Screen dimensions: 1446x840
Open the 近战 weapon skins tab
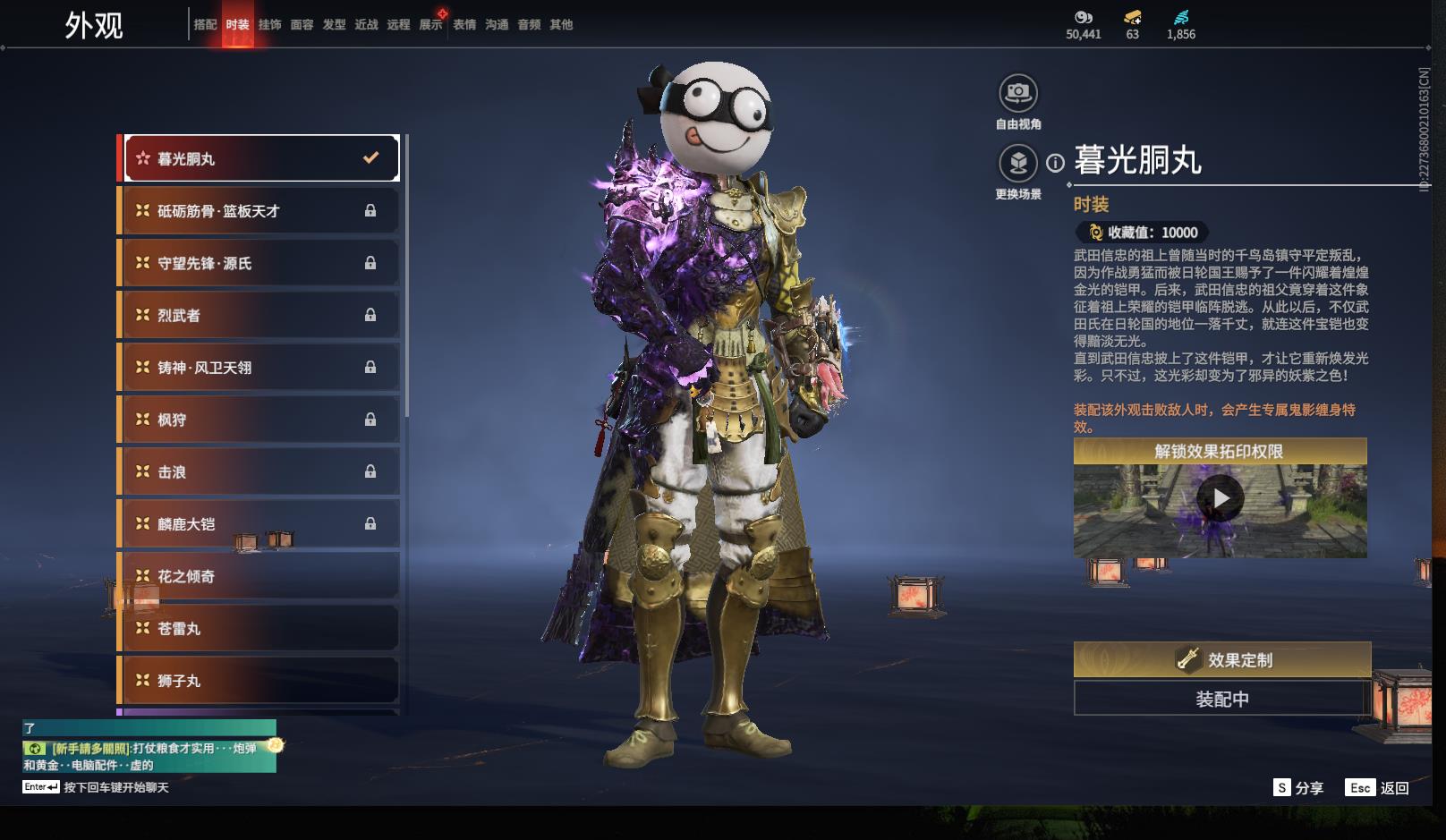(x=366, y=25)
